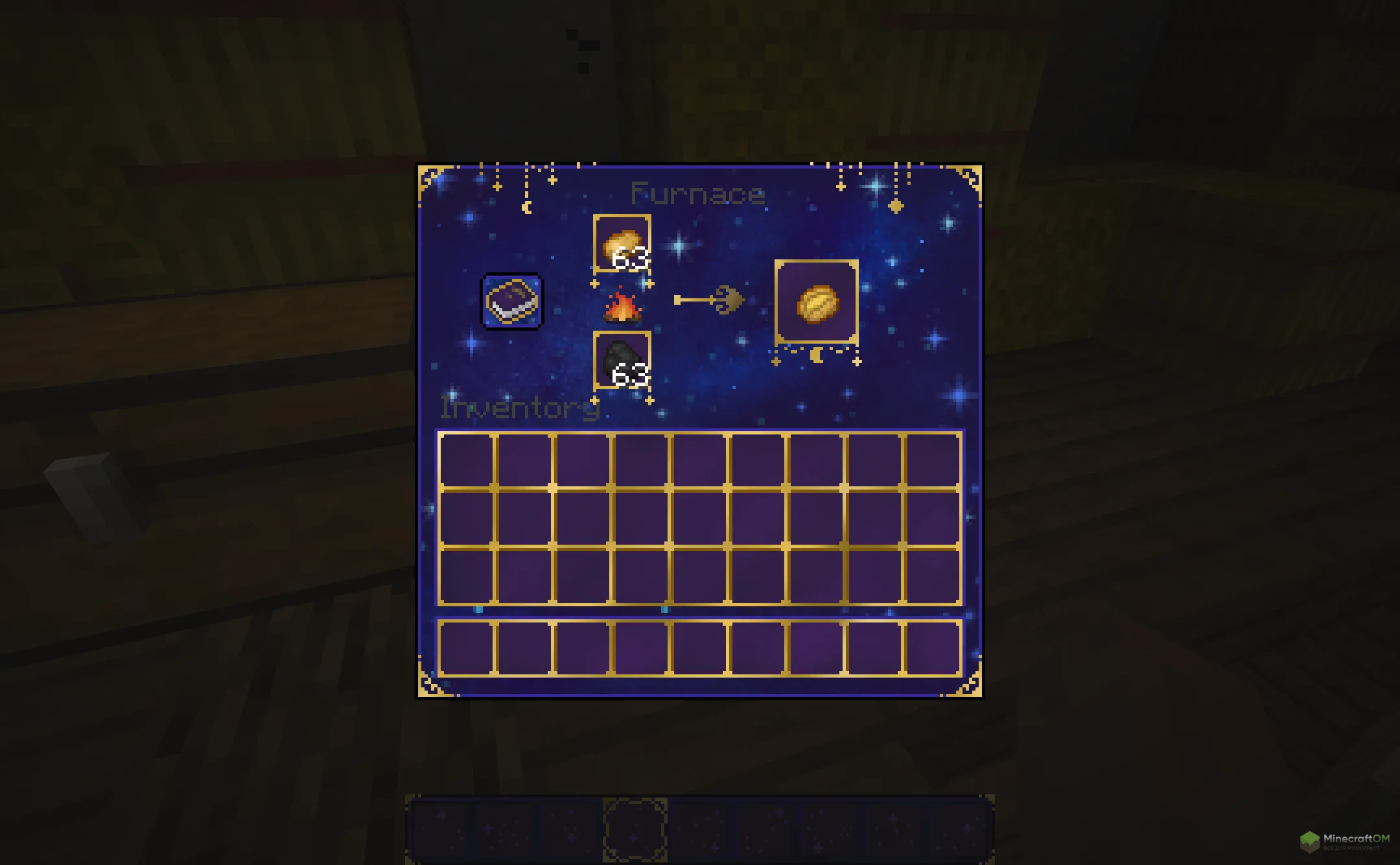This screenshot has height=865, width=1400.
Task: Click the Furnace title text
Action: click(x=698, y=193)
